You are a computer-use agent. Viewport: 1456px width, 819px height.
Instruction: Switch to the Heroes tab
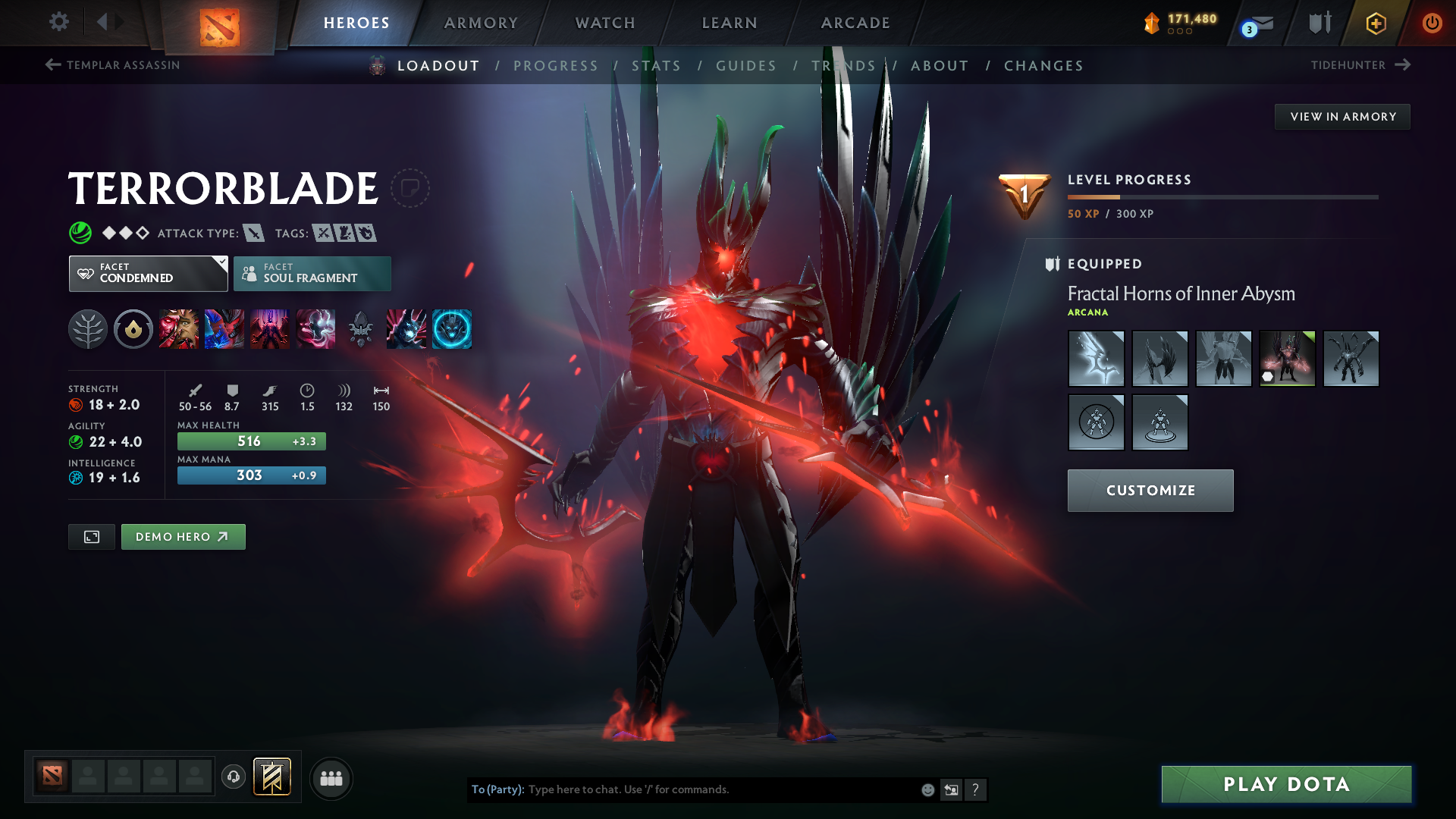(x=356, y=23)
